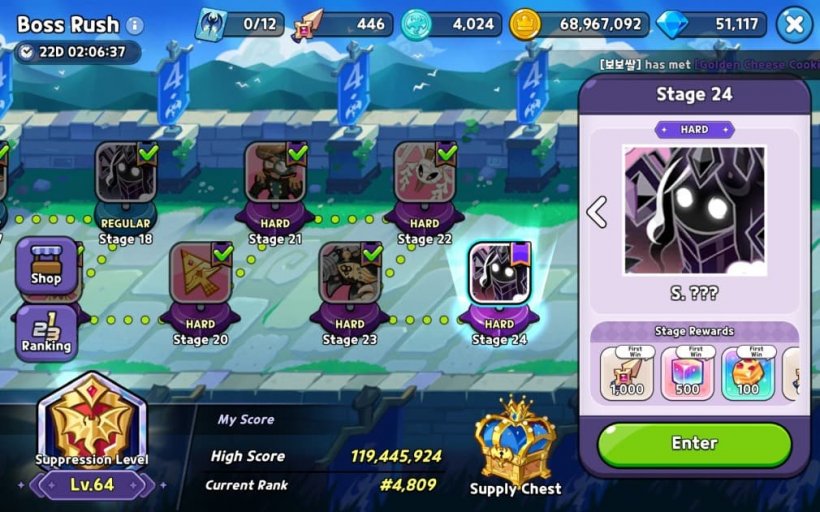
Task: Close the Boss Rush screen
Action: (x=794, y=24)
